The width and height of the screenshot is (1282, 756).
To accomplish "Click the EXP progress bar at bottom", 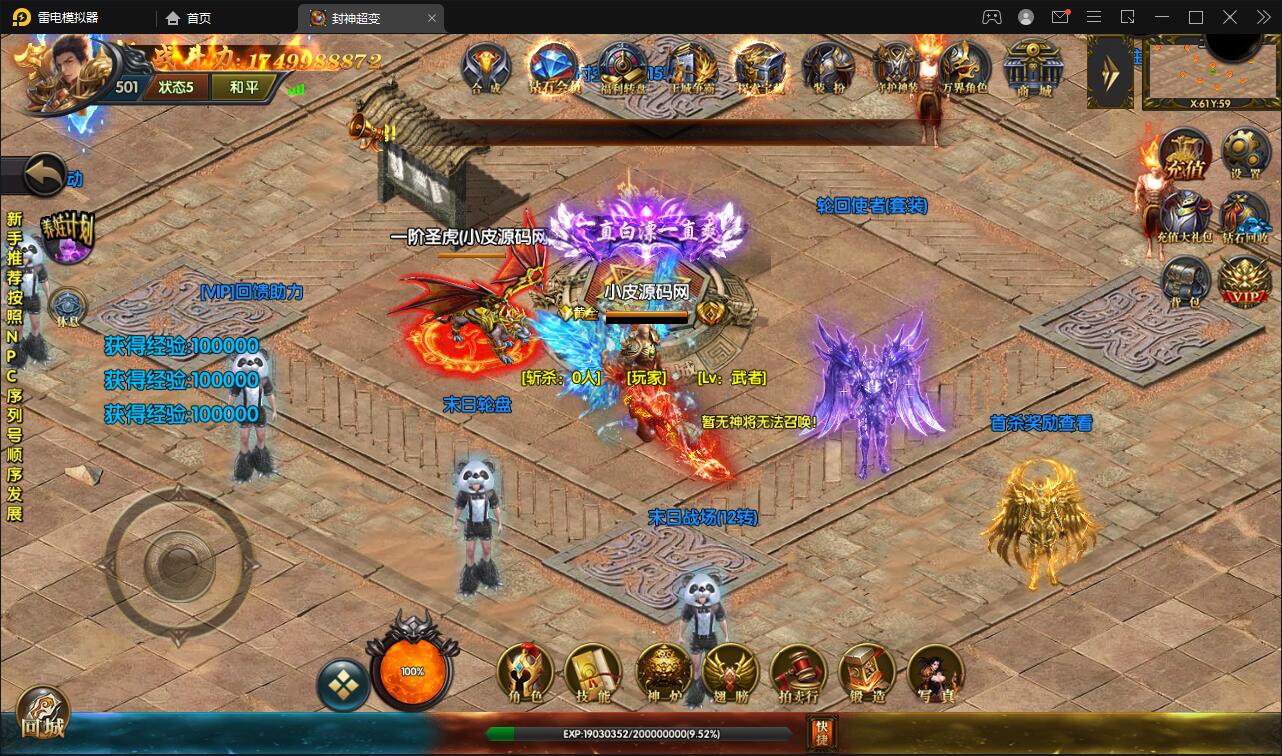I will [x=640, y=734].
